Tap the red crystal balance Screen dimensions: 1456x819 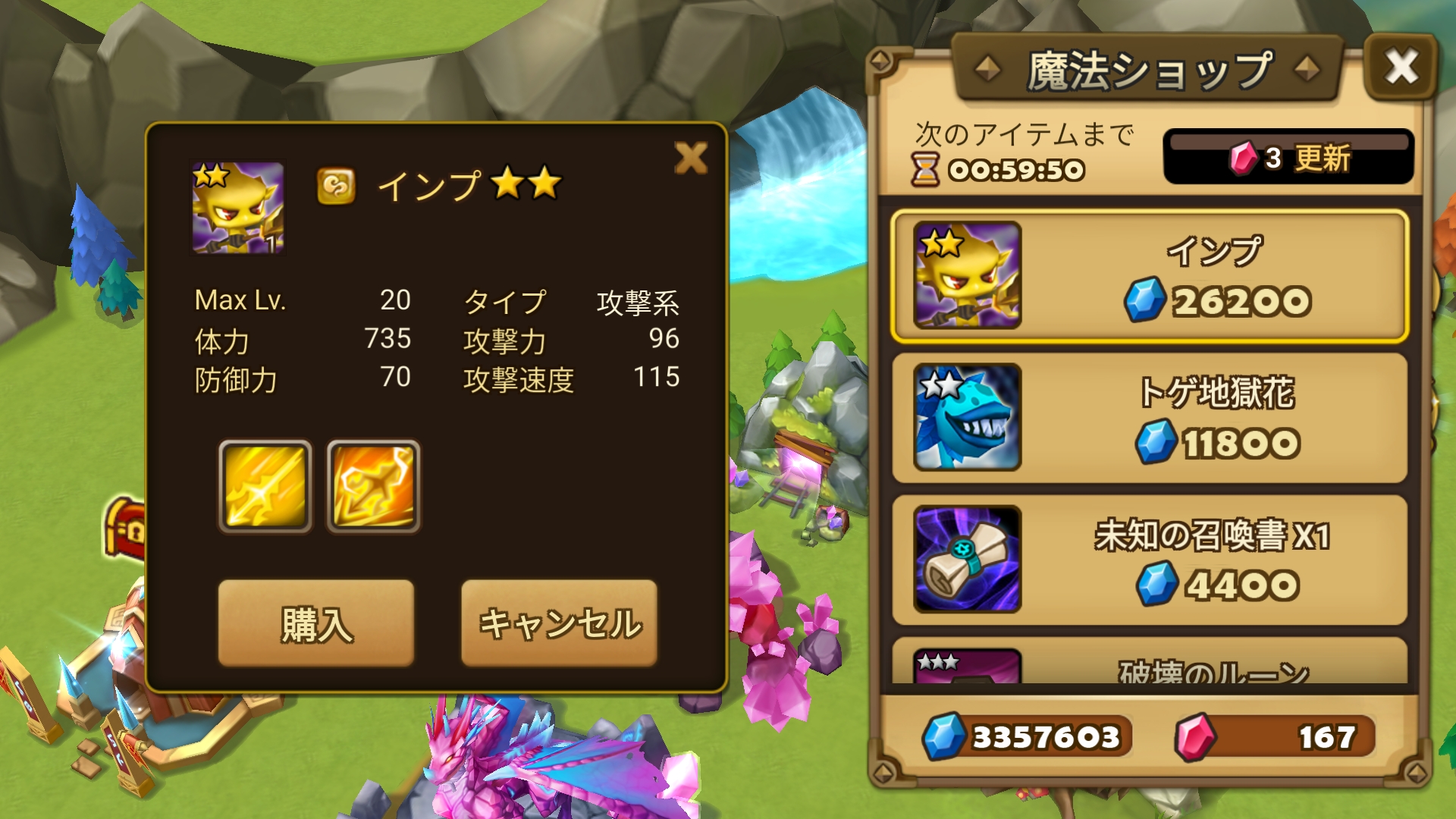click(x=1276, y=736)
